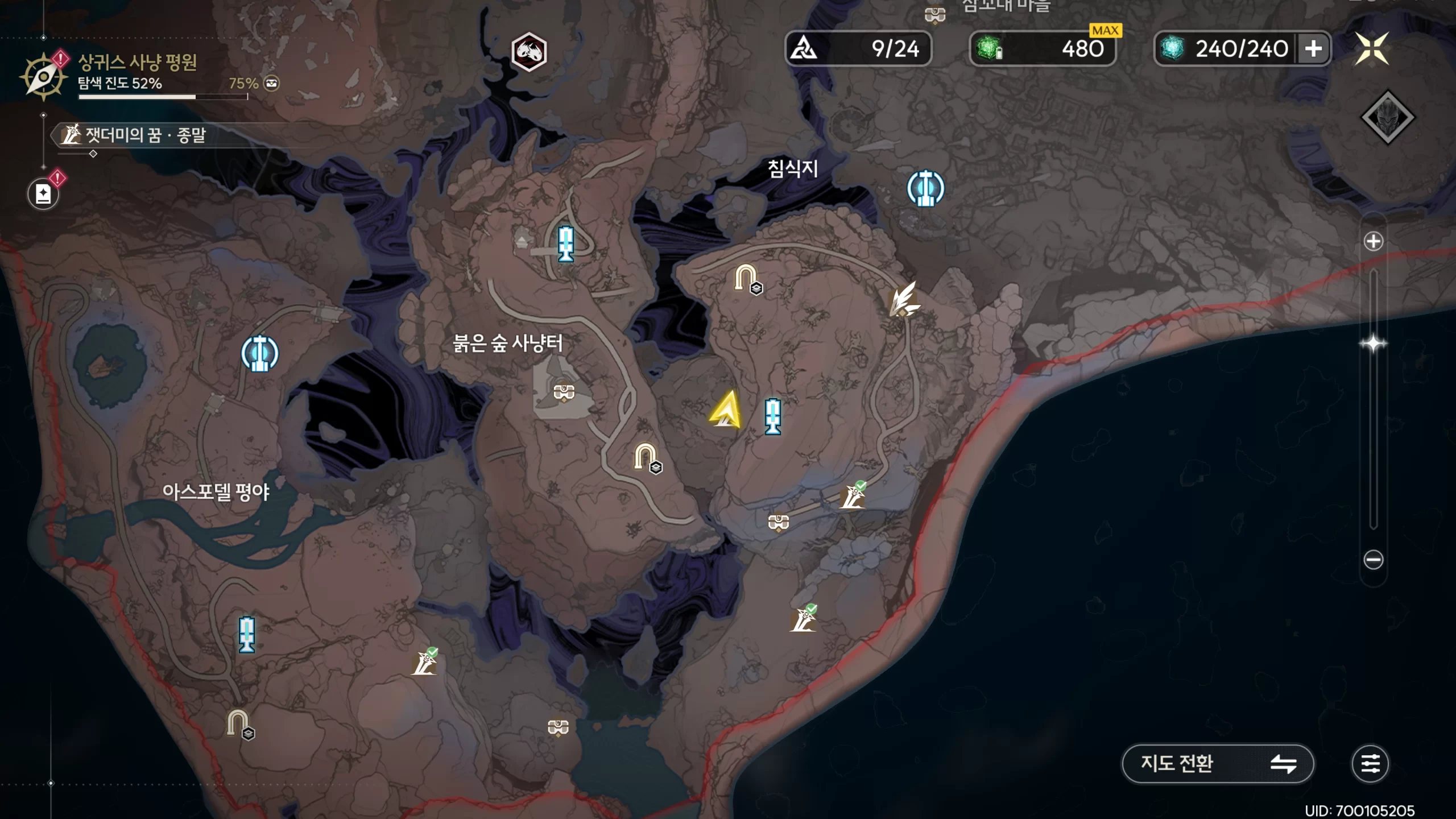
Task: Open the diamond mask icon panel
Action: pyautogui.click(x=1387, y=118)
